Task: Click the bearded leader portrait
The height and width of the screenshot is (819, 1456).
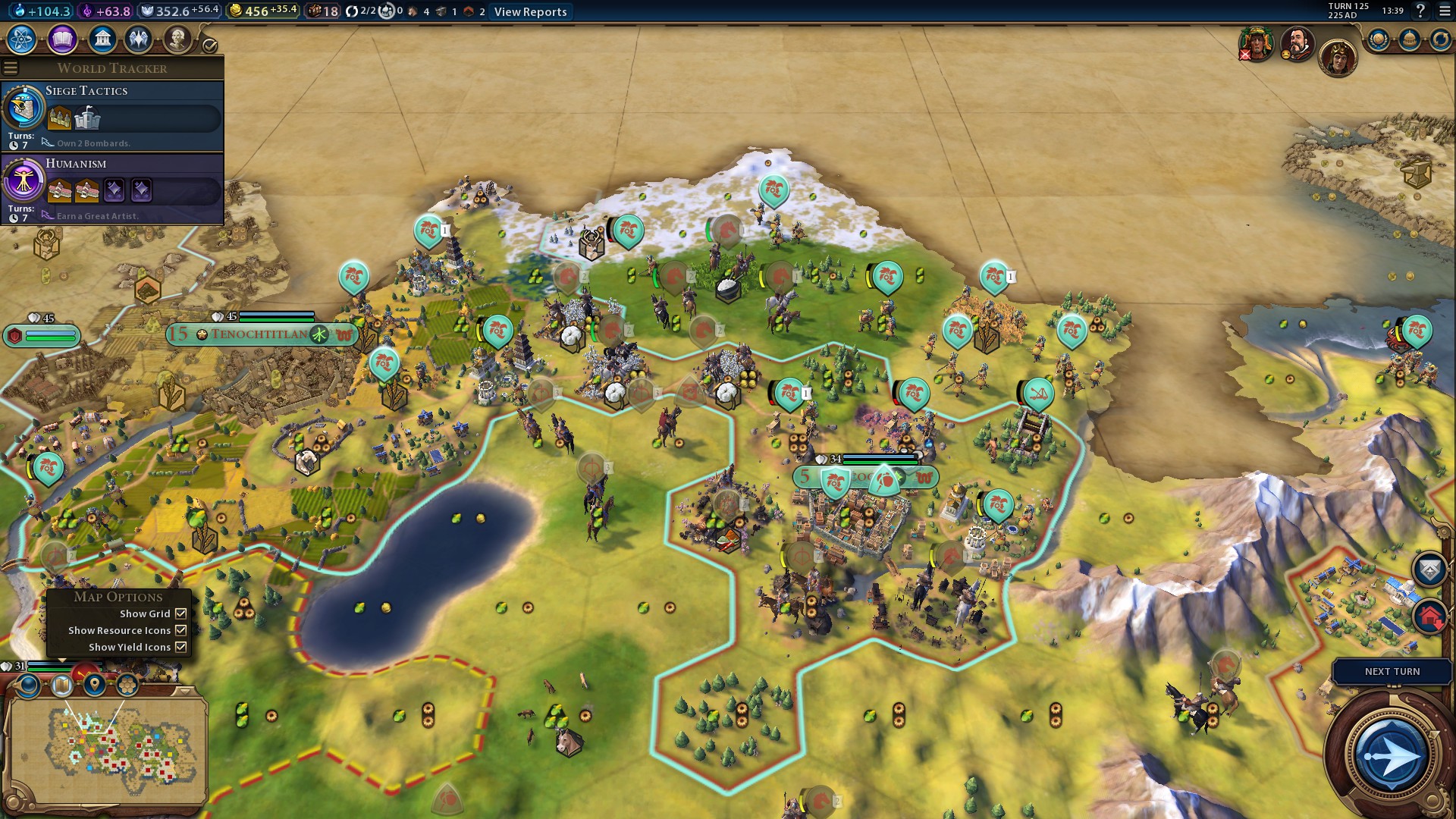Action: [x=1297, y=43]
